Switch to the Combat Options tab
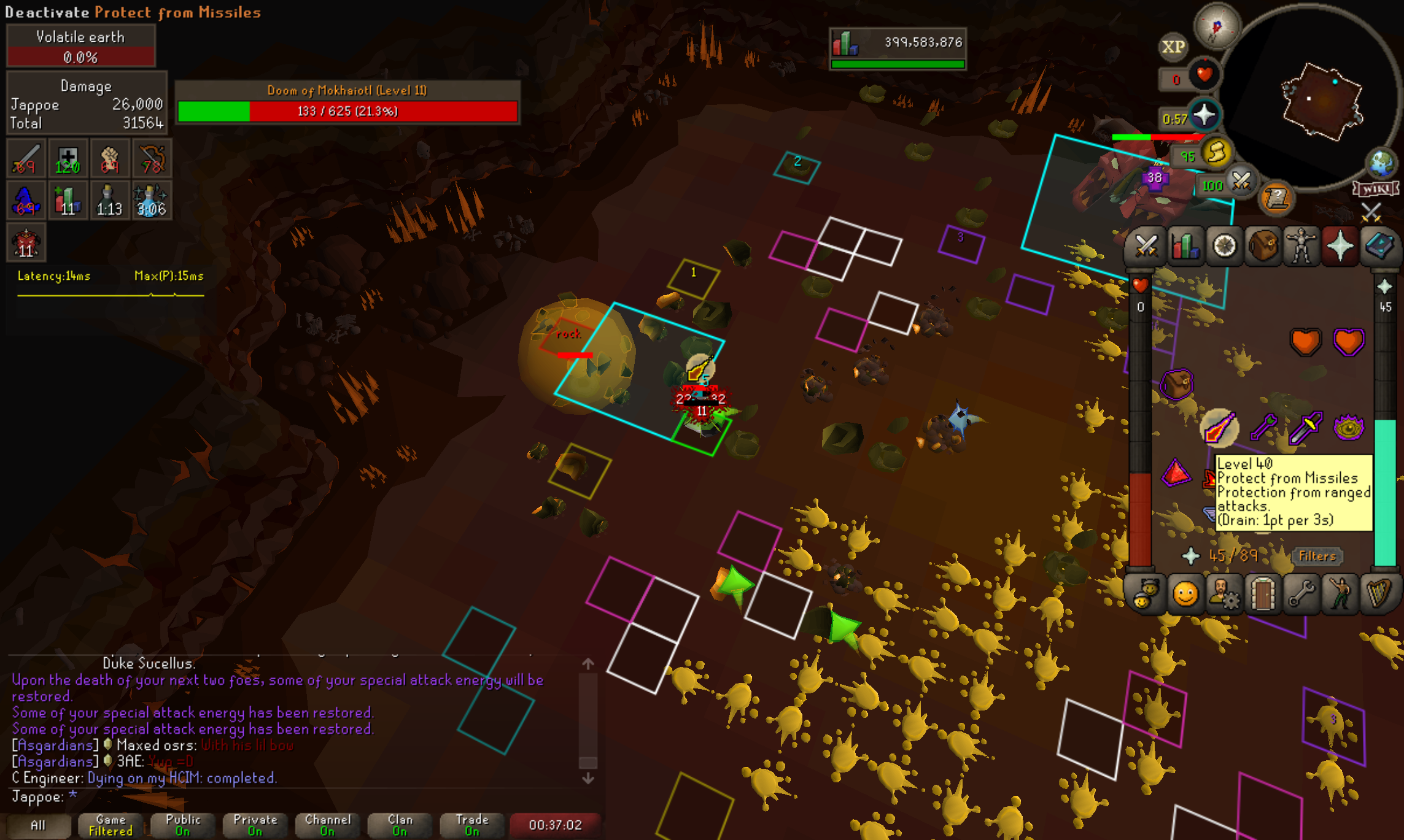The height and width of the screenshot is (840, 1404). (1146, 247)
